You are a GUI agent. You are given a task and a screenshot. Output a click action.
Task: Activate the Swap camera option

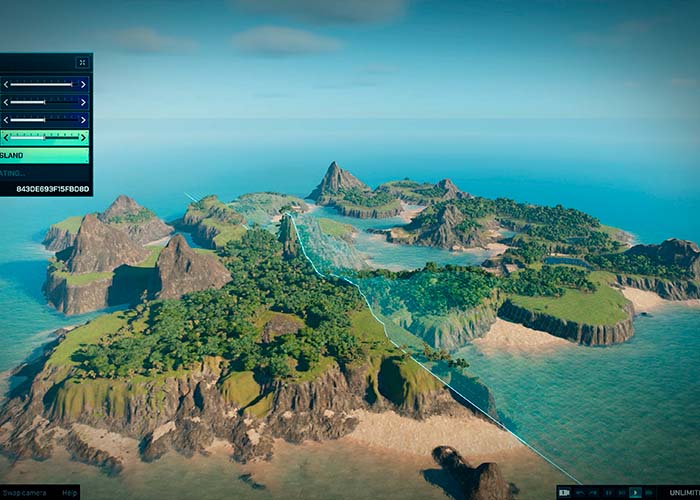(24, 492)
